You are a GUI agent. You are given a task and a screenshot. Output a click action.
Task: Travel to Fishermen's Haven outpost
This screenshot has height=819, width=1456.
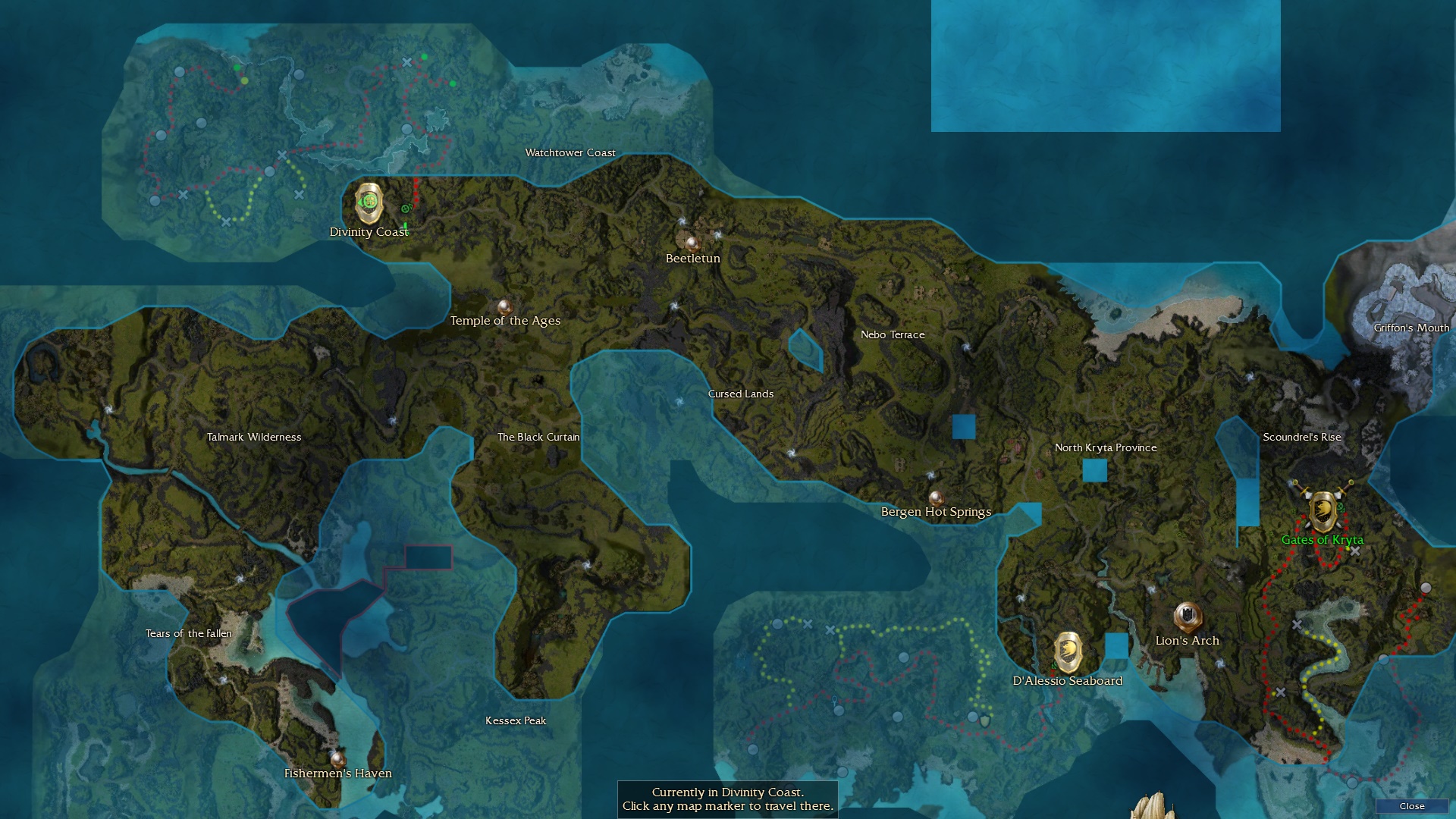point(337,758)
